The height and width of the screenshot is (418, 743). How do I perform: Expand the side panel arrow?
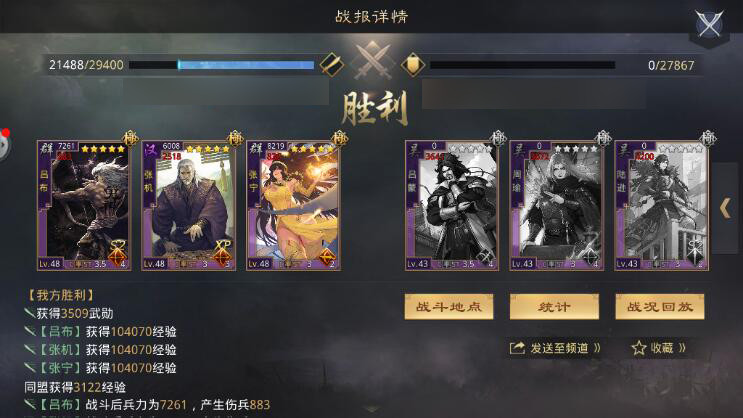(x=725, y=207)
